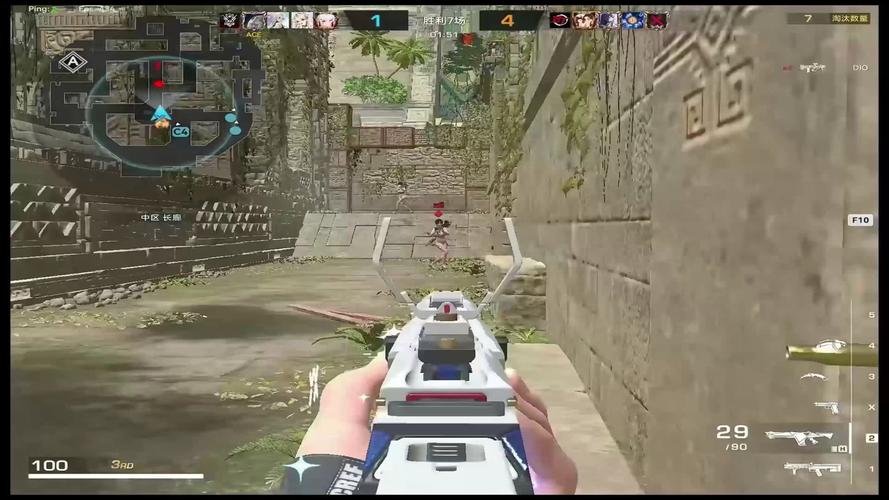Switch to the pistol sidearm slot
This screenshot has height=500, width=889.
pos(826,406)
